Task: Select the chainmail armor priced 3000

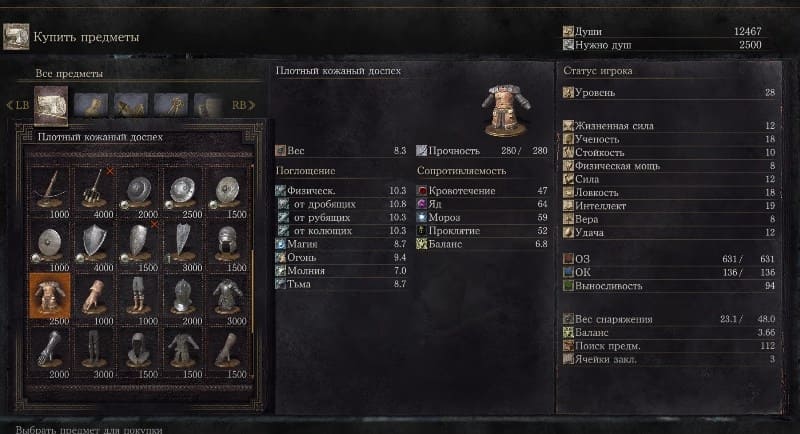Action: pos(228,295)
